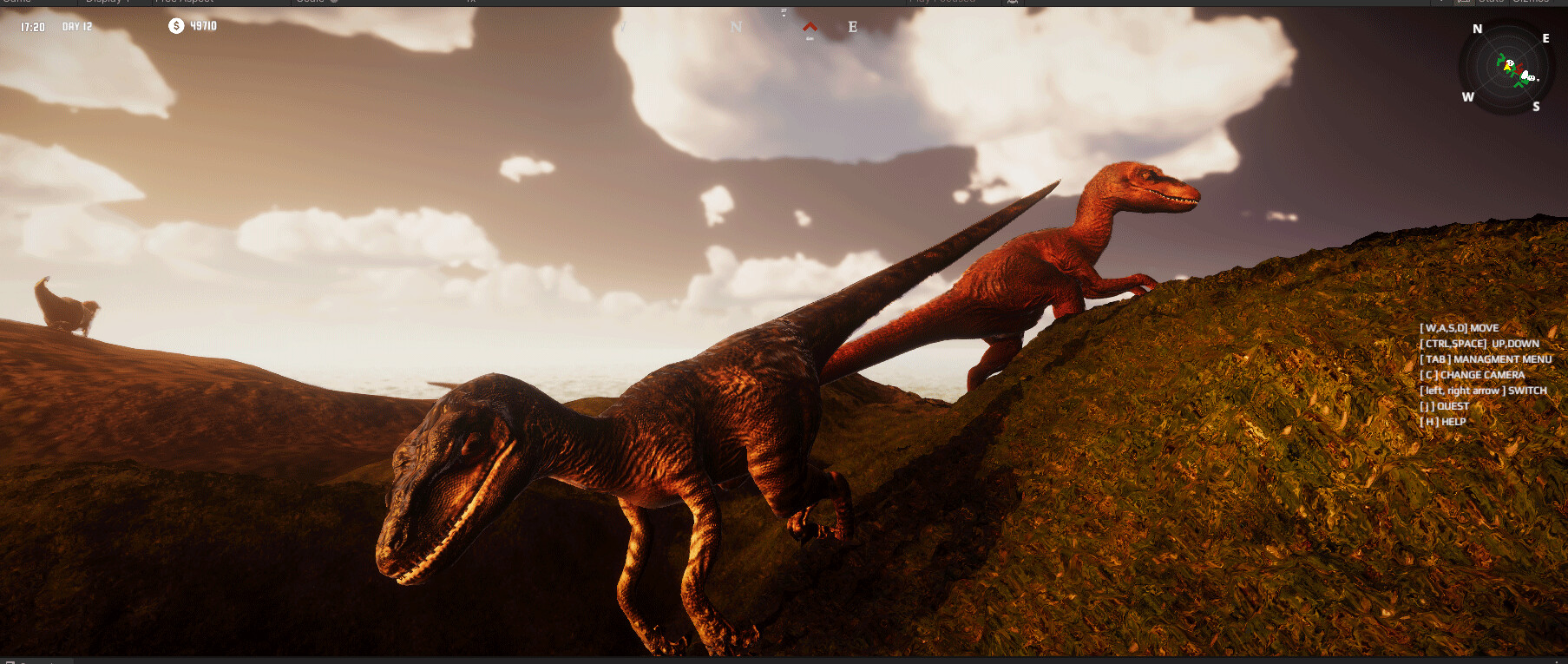Screen dimensions: 1568x664
Task: Click the Play Focused menu entry
Action: click(941, 2)
